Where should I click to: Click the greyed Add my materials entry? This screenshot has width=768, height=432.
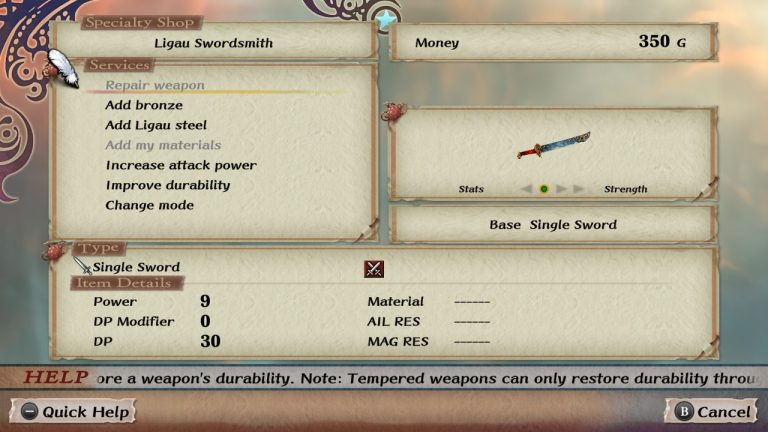click(163, 145)
